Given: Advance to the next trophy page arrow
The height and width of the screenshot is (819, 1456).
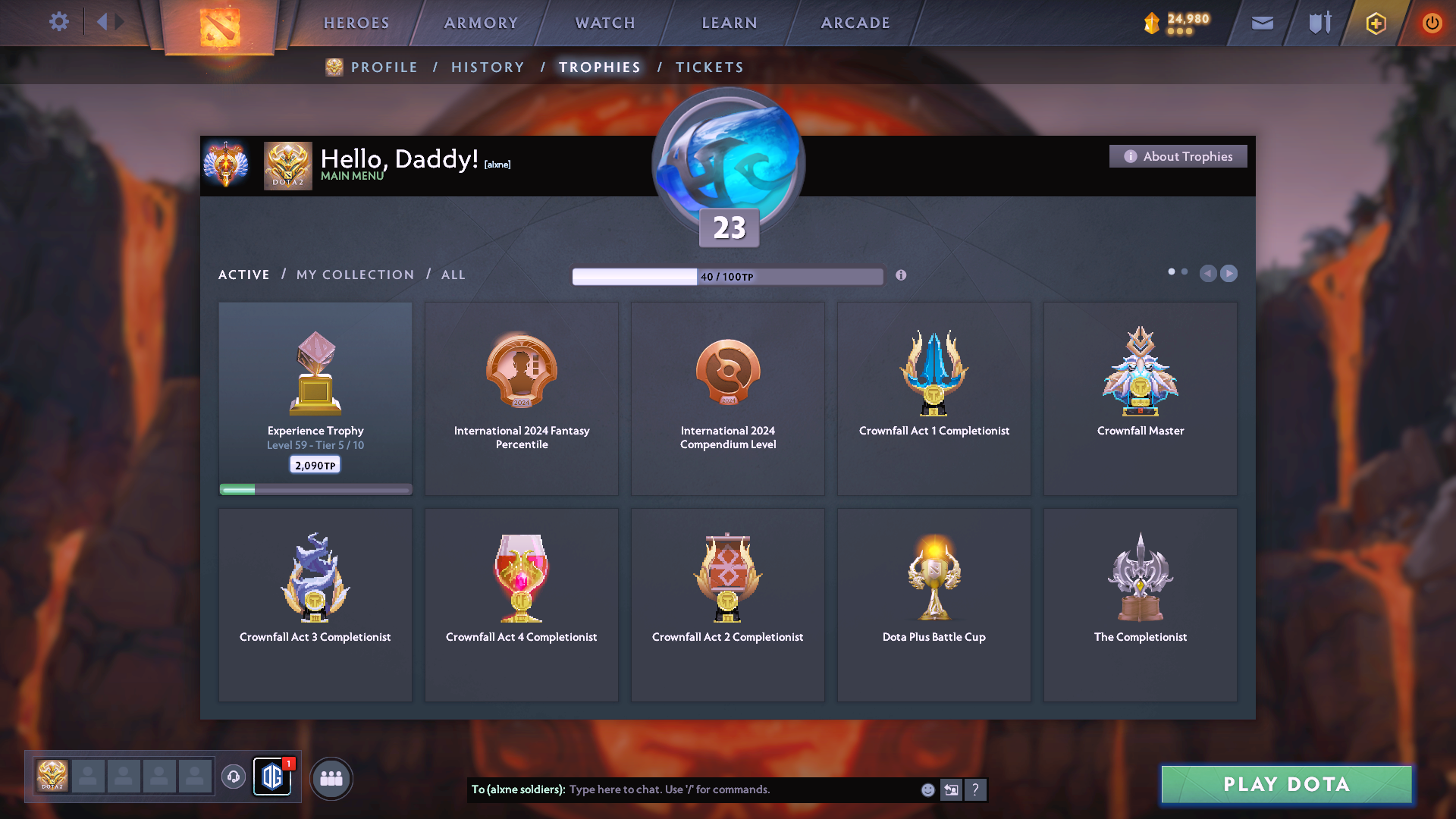Looking at the screenshot, I should [x=1228, y=273].
